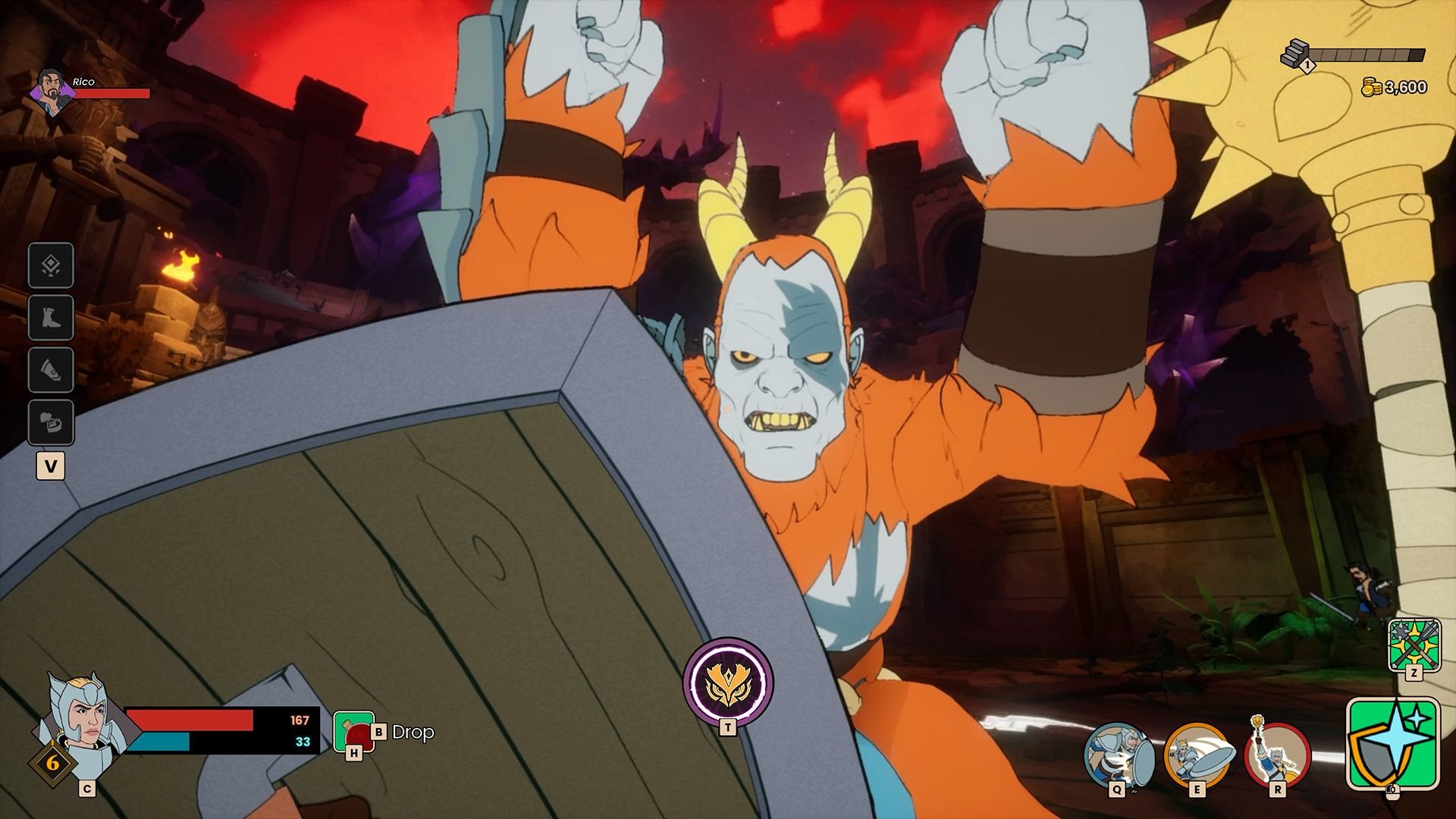Select the heart gift box icon
This screenshot has width=1456, height=819.
(50, 422)
